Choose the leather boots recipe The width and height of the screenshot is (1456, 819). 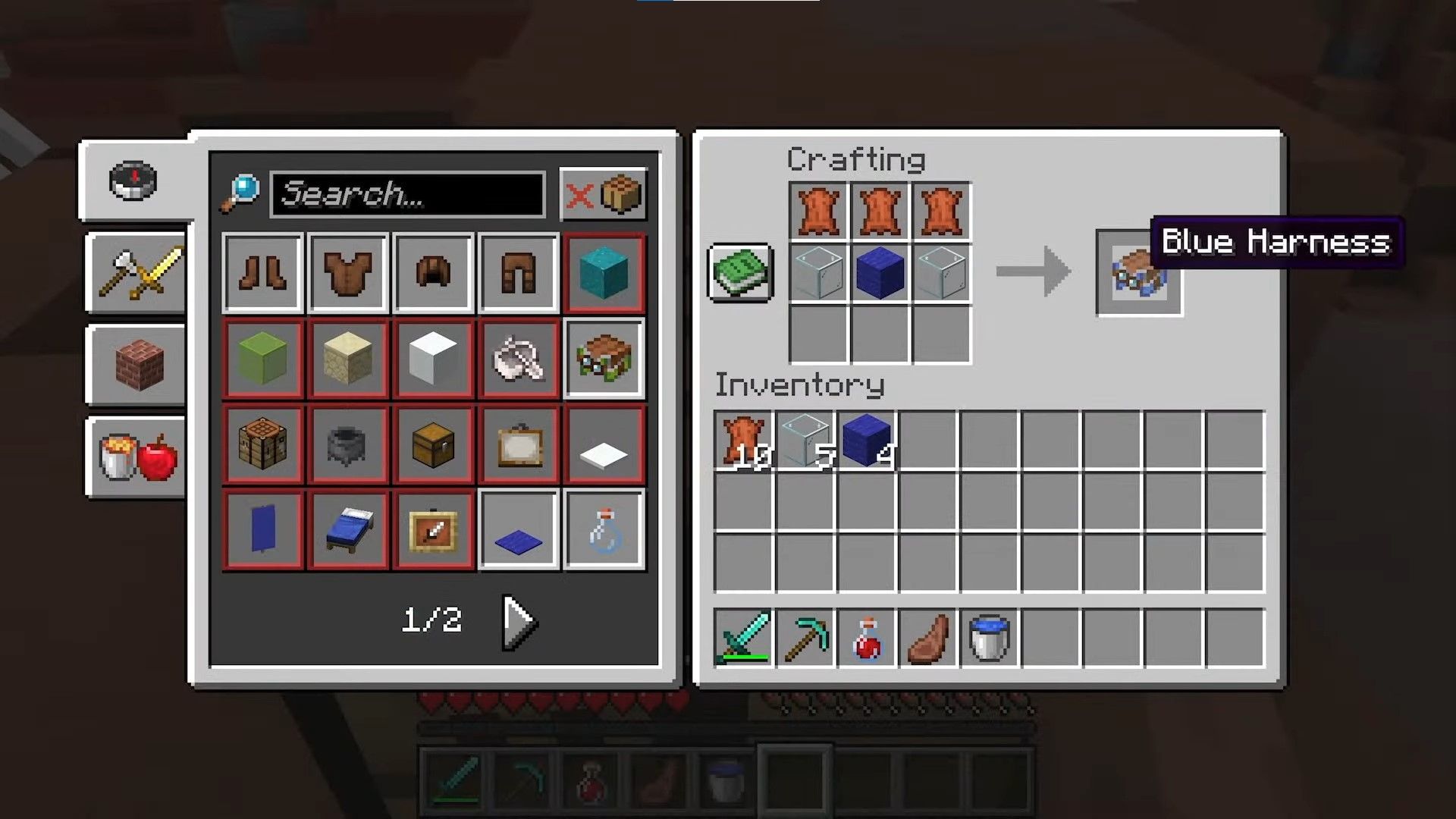click(263, 273)
